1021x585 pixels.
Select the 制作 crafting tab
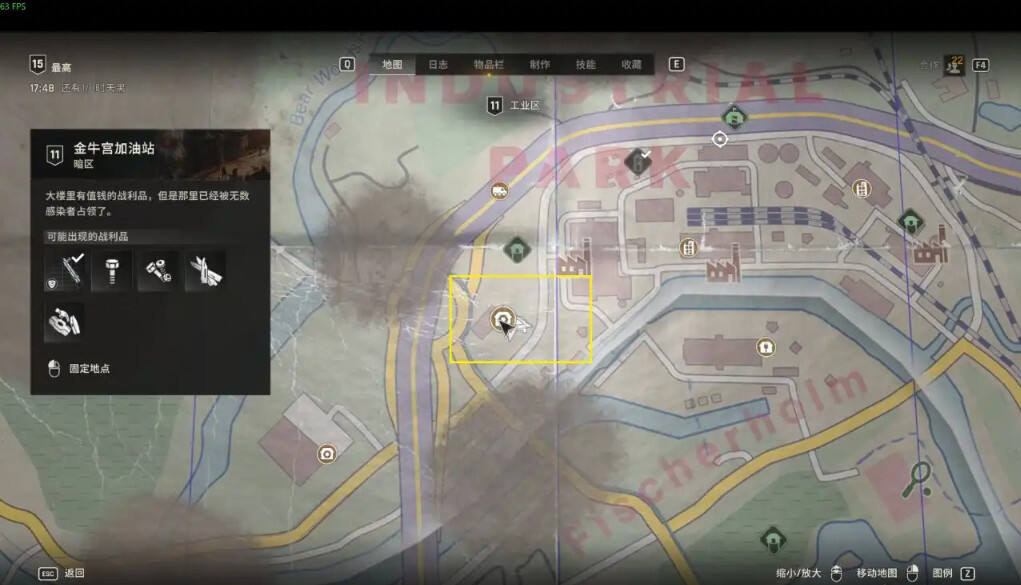[x=540, y=65]
